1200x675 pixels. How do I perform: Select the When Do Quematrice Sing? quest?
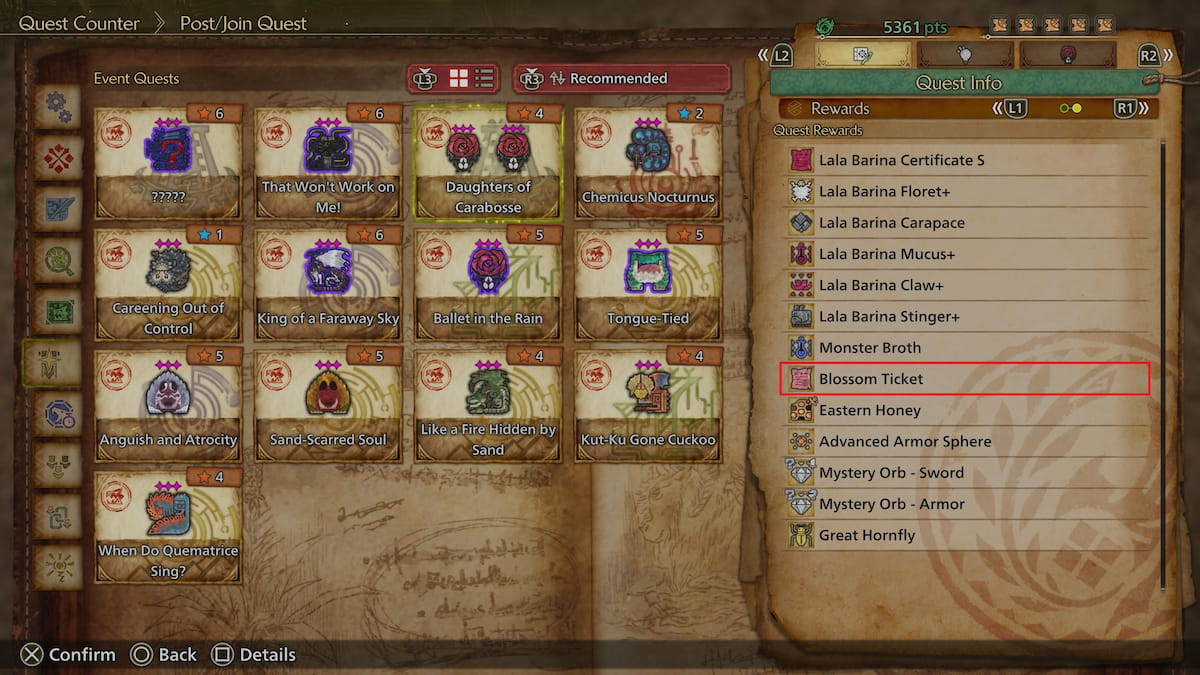tap(168, 527)
